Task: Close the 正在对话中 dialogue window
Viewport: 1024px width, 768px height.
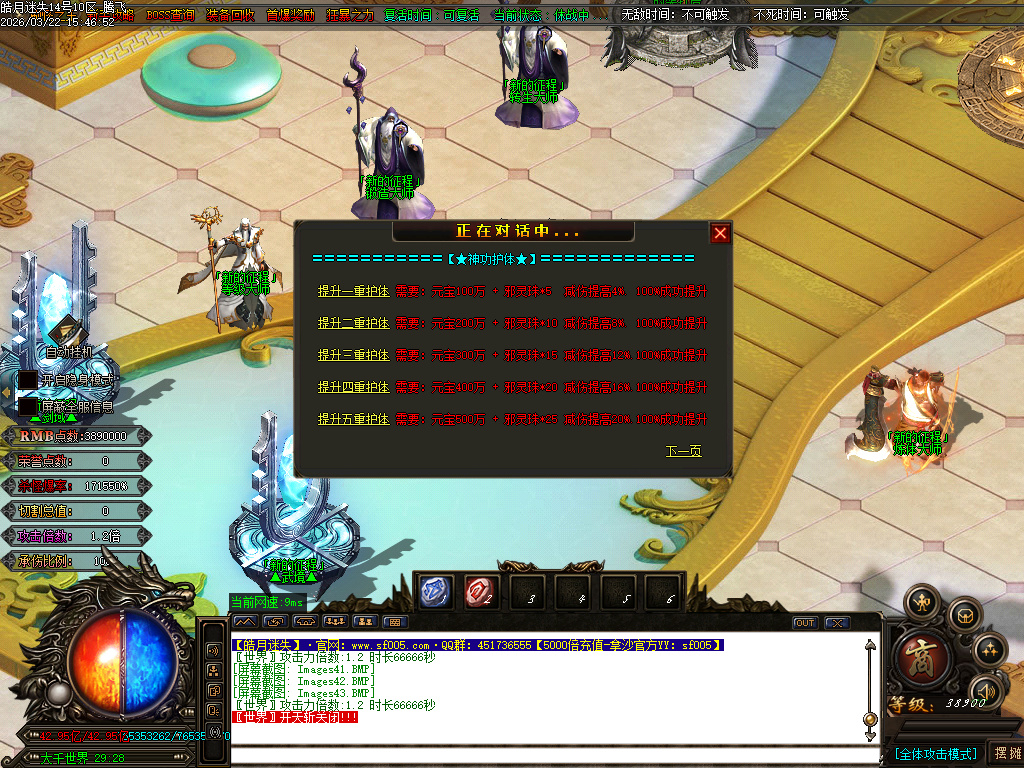Action: click(720, 234)
